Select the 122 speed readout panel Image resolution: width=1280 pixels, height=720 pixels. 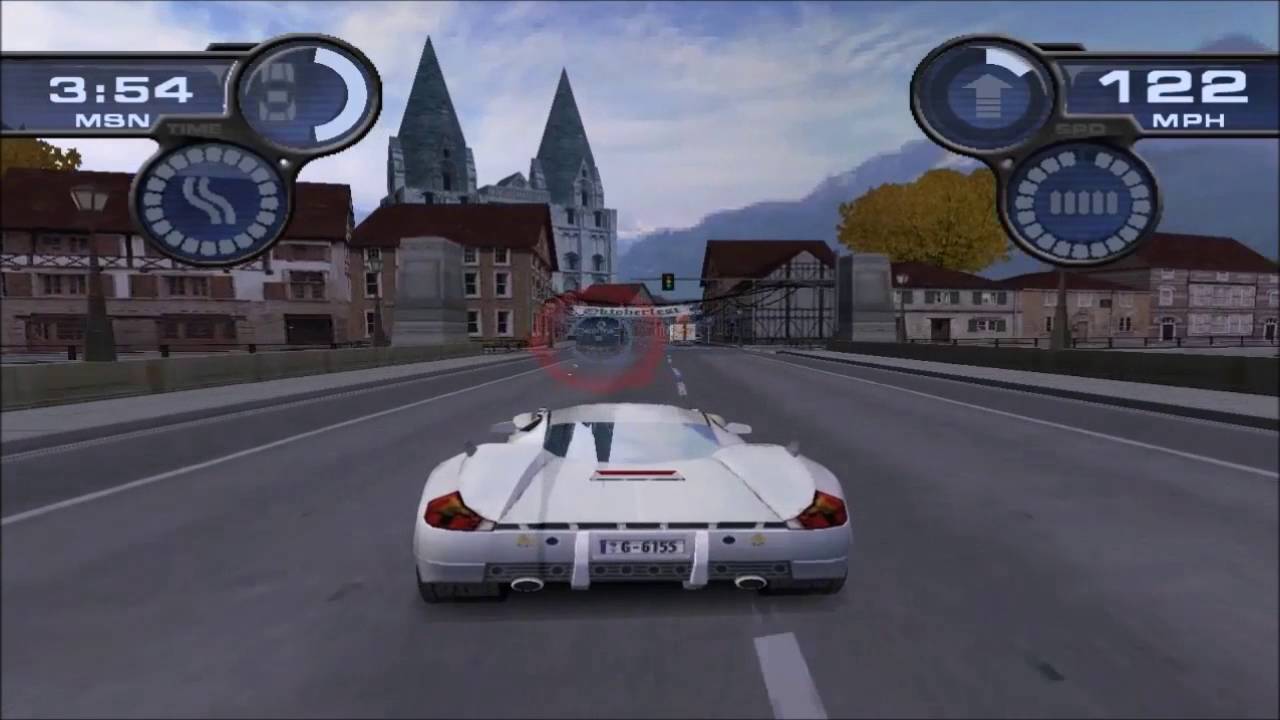pos(1175,88)
